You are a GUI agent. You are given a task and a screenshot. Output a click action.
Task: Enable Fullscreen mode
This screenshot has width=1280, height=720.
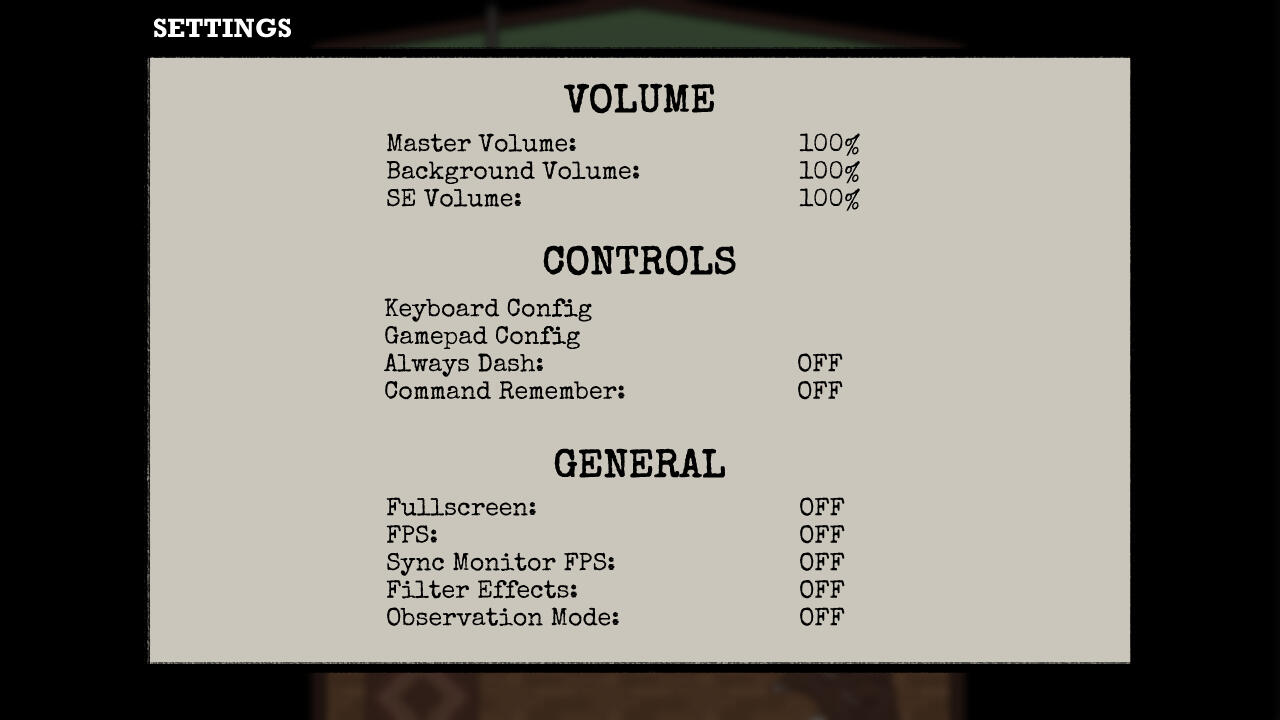461,508
